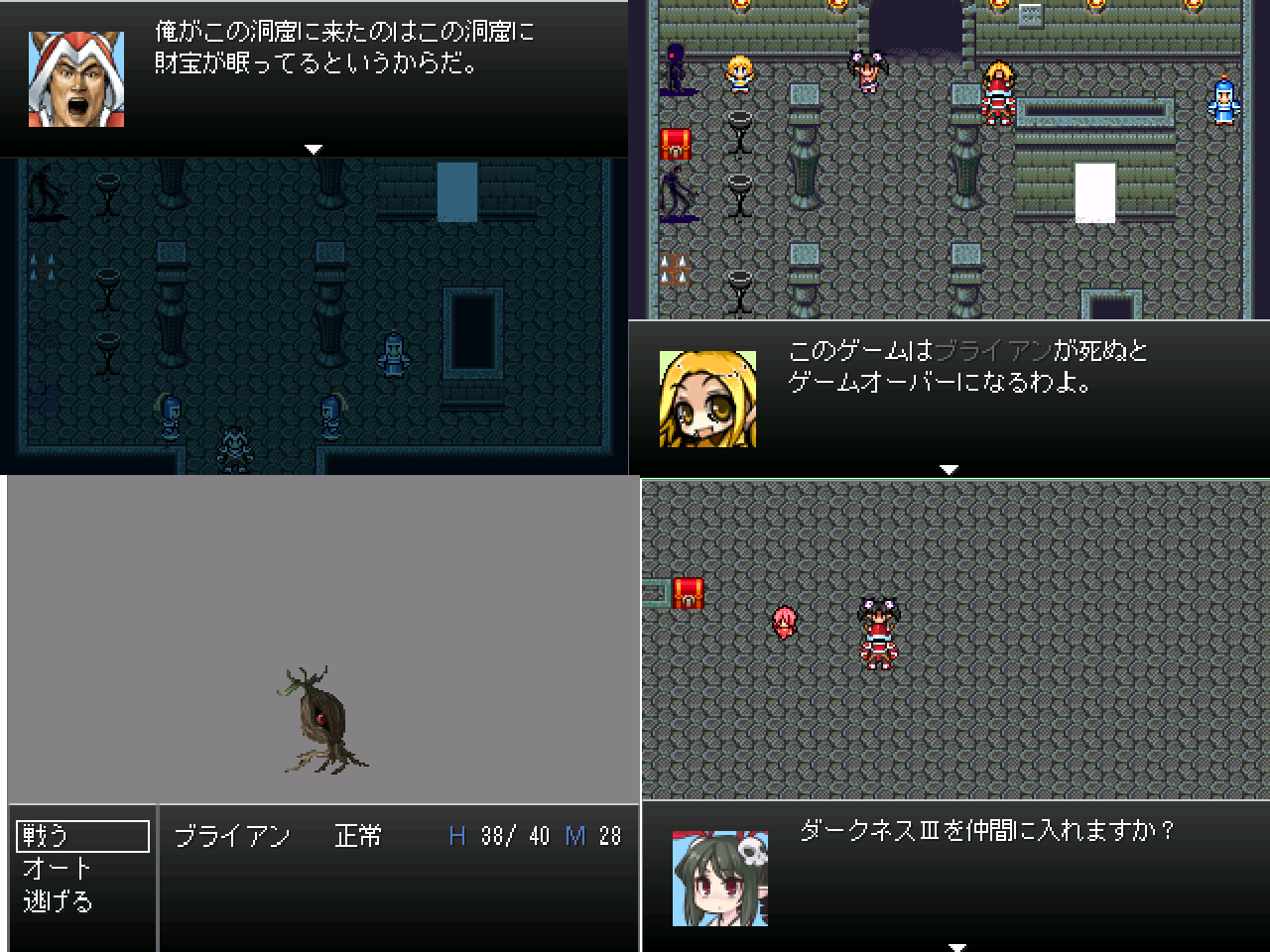Click the advance arrow under Brian's dialogue
The width and height of the screenshot is (1270, 952).
pos(314,149)
